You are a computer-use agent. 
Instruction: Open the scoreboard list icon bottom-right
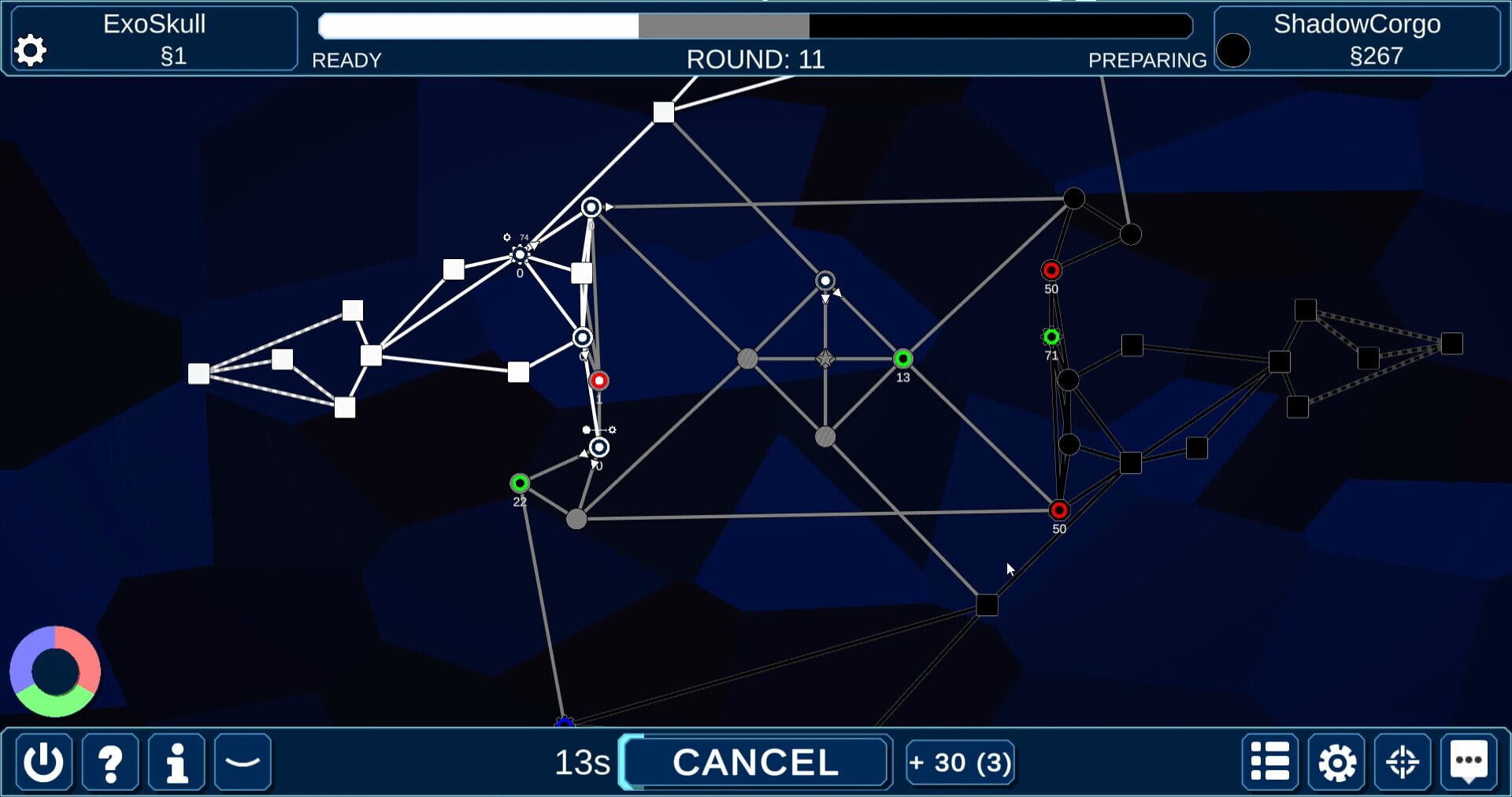tap(1269, 762)
